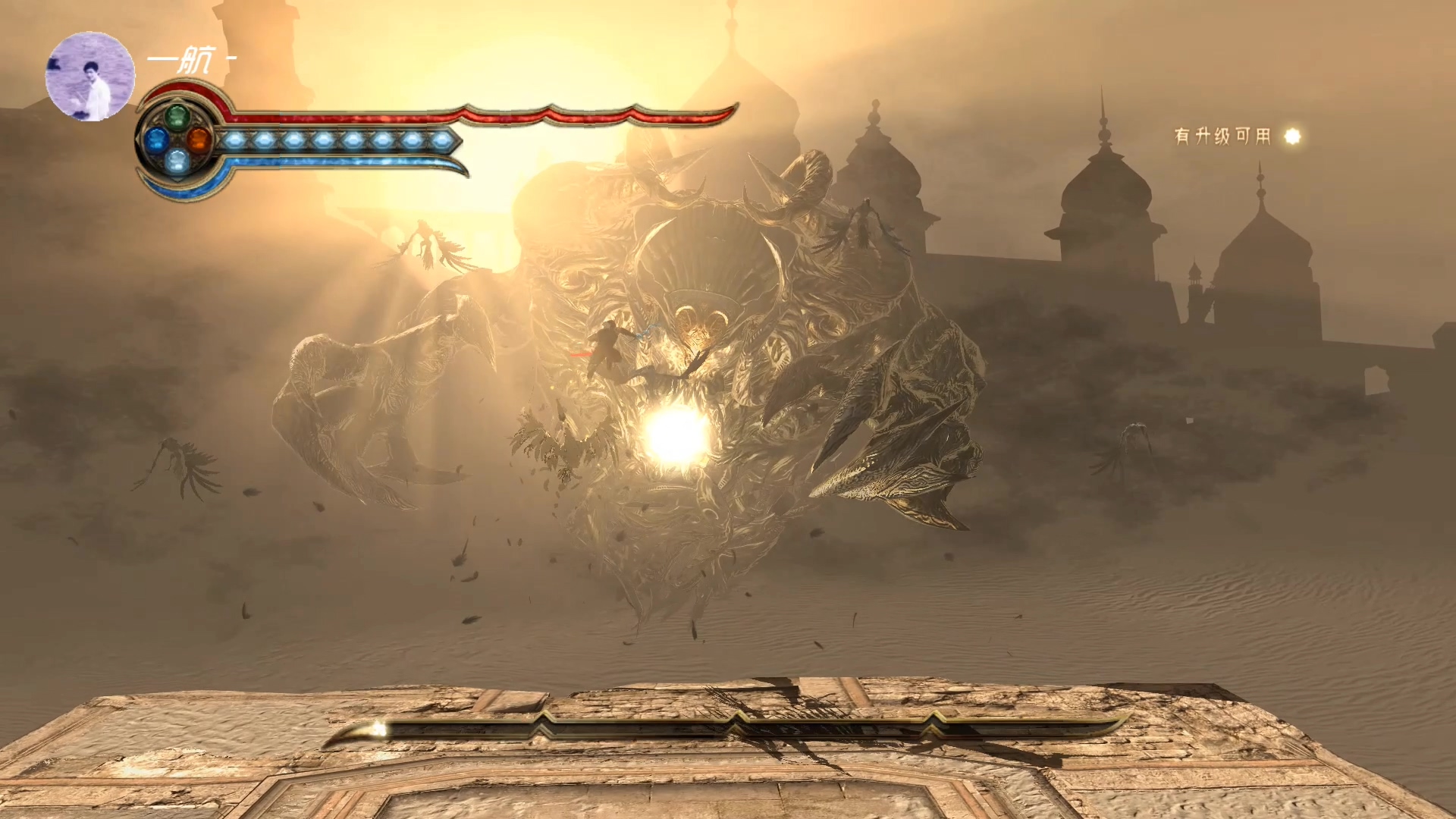Viewport: 1456px width, 819px height.
Task: Open the 有升级可用 upgrade notification
Action: click(1236, 136)
